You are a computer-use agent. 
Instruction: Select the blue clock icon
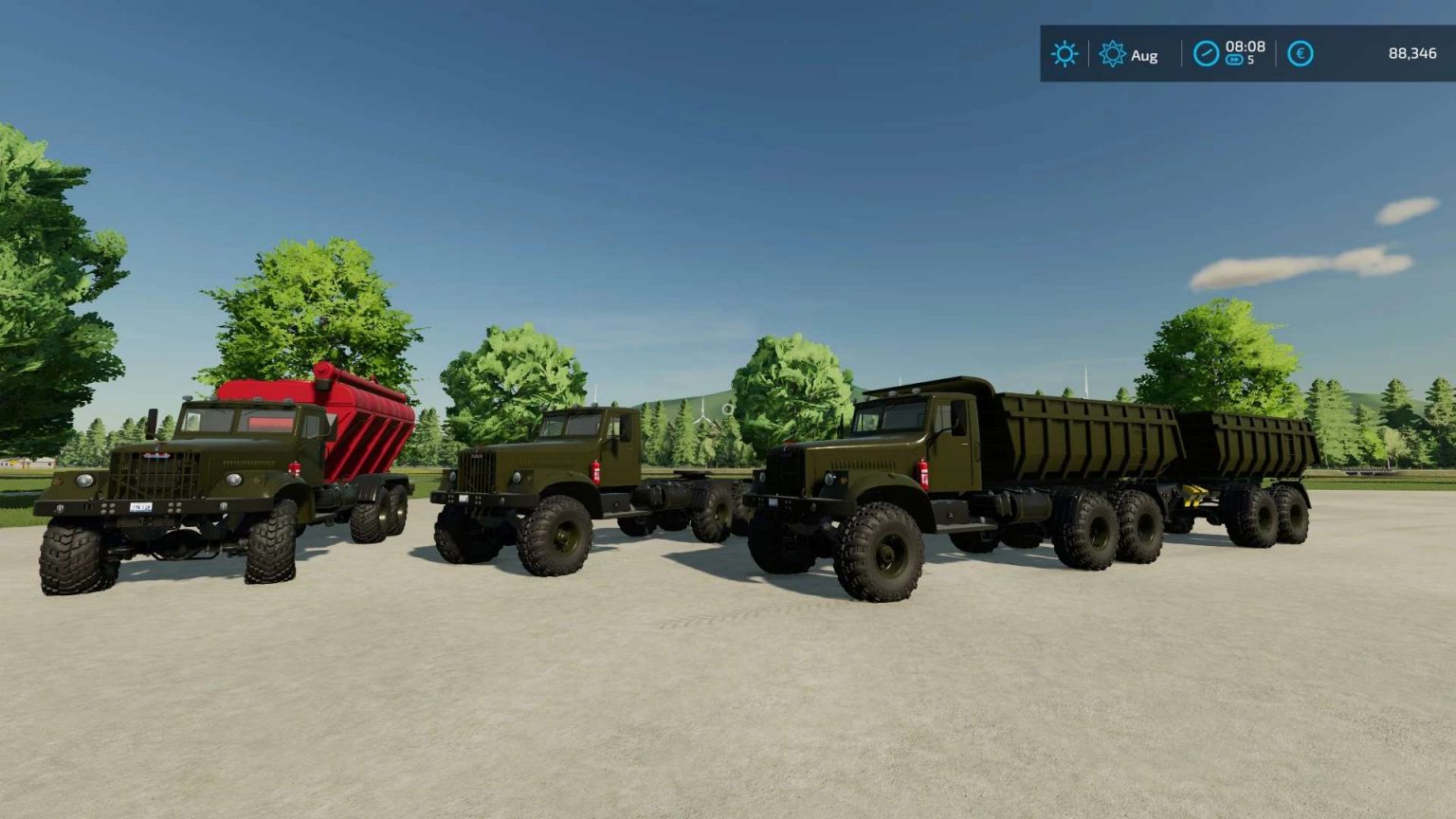pos(1205,54)
